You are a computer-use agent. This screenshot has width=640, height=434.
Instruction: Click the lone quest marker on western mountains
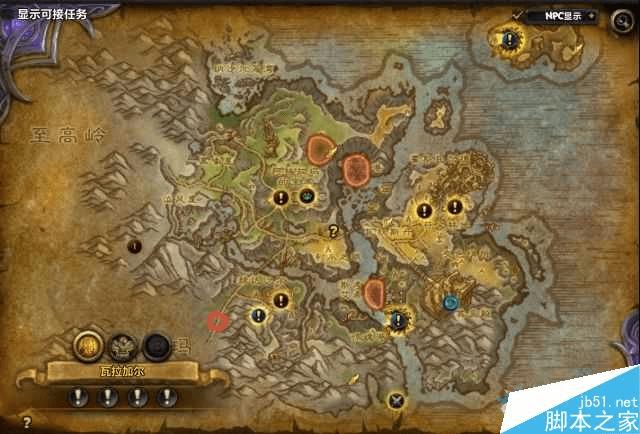pos(133,245)
